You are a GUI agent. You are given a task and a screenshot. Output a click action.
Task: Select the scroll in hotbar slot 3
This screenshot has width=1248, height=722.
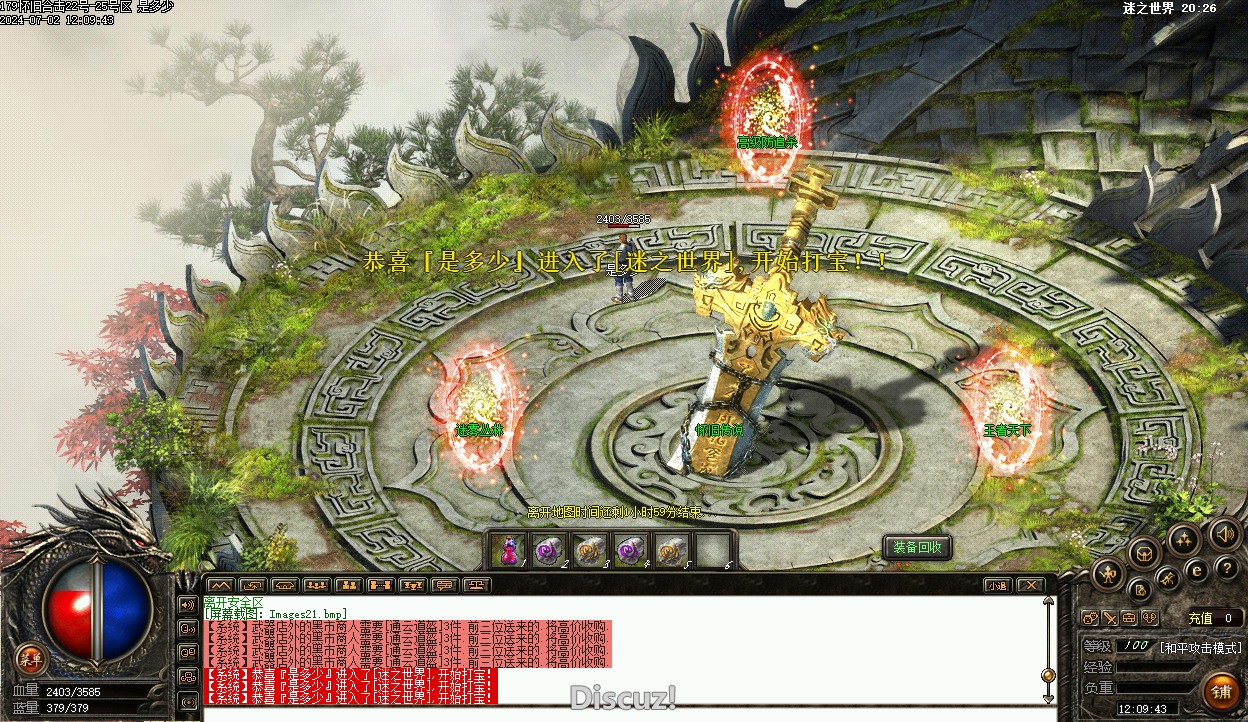pyautogui.click(x=590, y=550)
